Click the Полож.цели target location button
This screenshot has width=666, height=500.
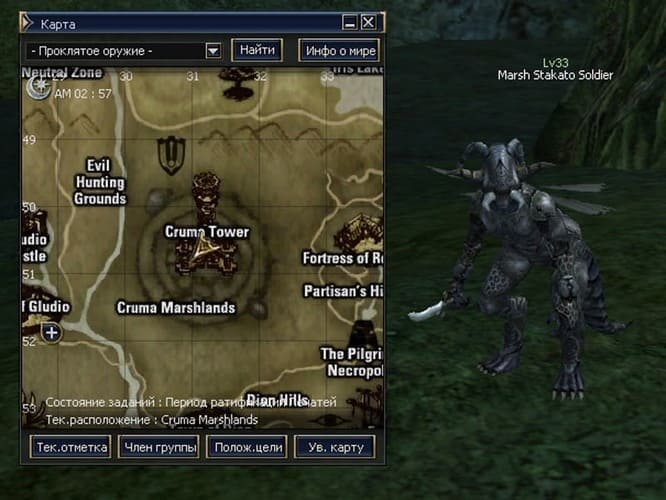[246, 447]
